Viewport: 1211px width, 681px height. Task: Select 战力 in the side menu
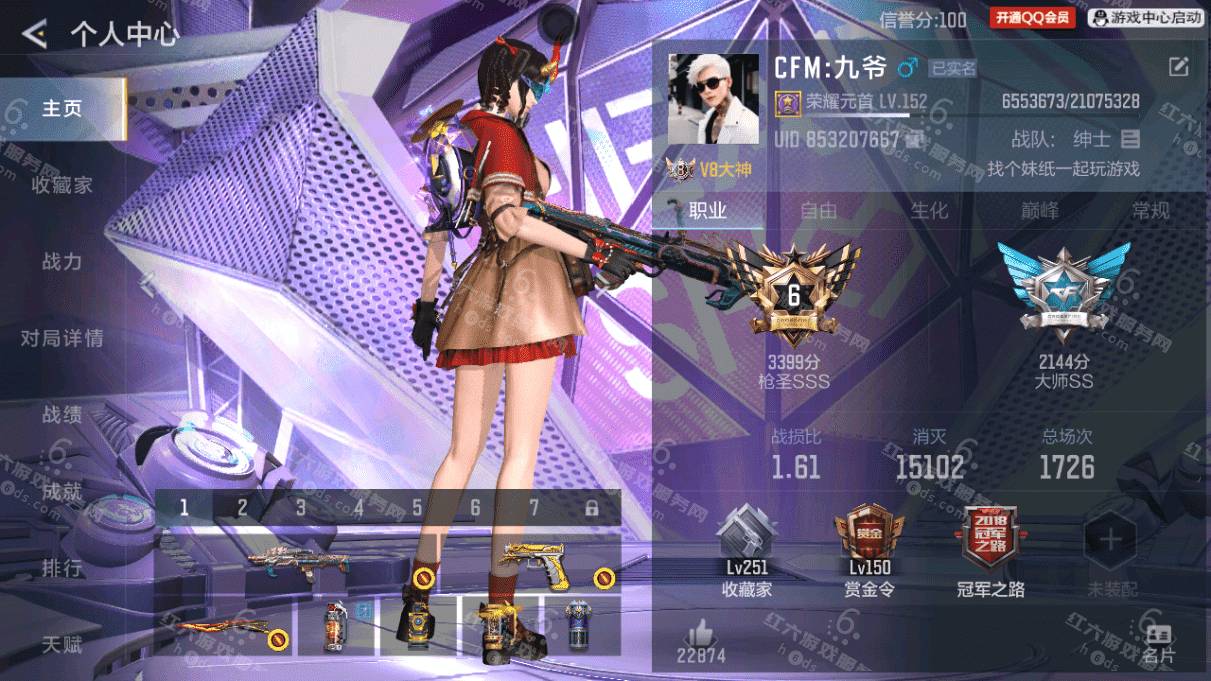pos(62,262)
